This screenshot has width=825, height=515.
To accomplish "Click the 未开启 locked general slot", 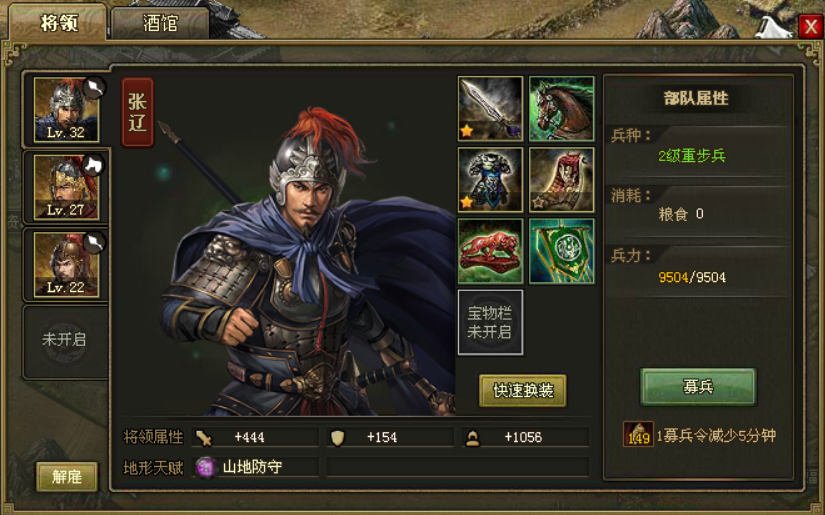I will pyautogui.click(x=65, y=340).
